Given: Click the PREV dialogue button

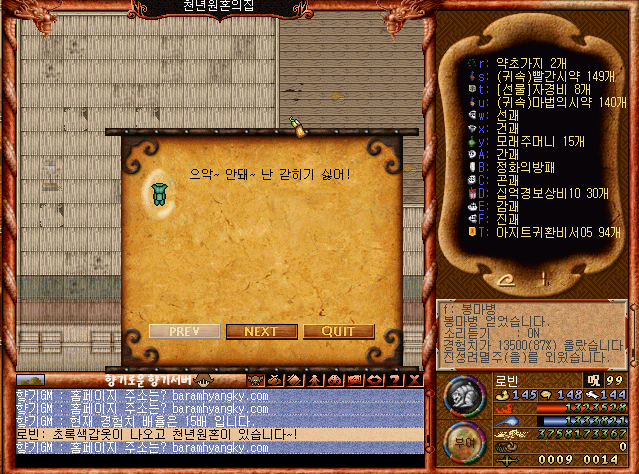Looking at the screenshot, I should coord(184,331).
